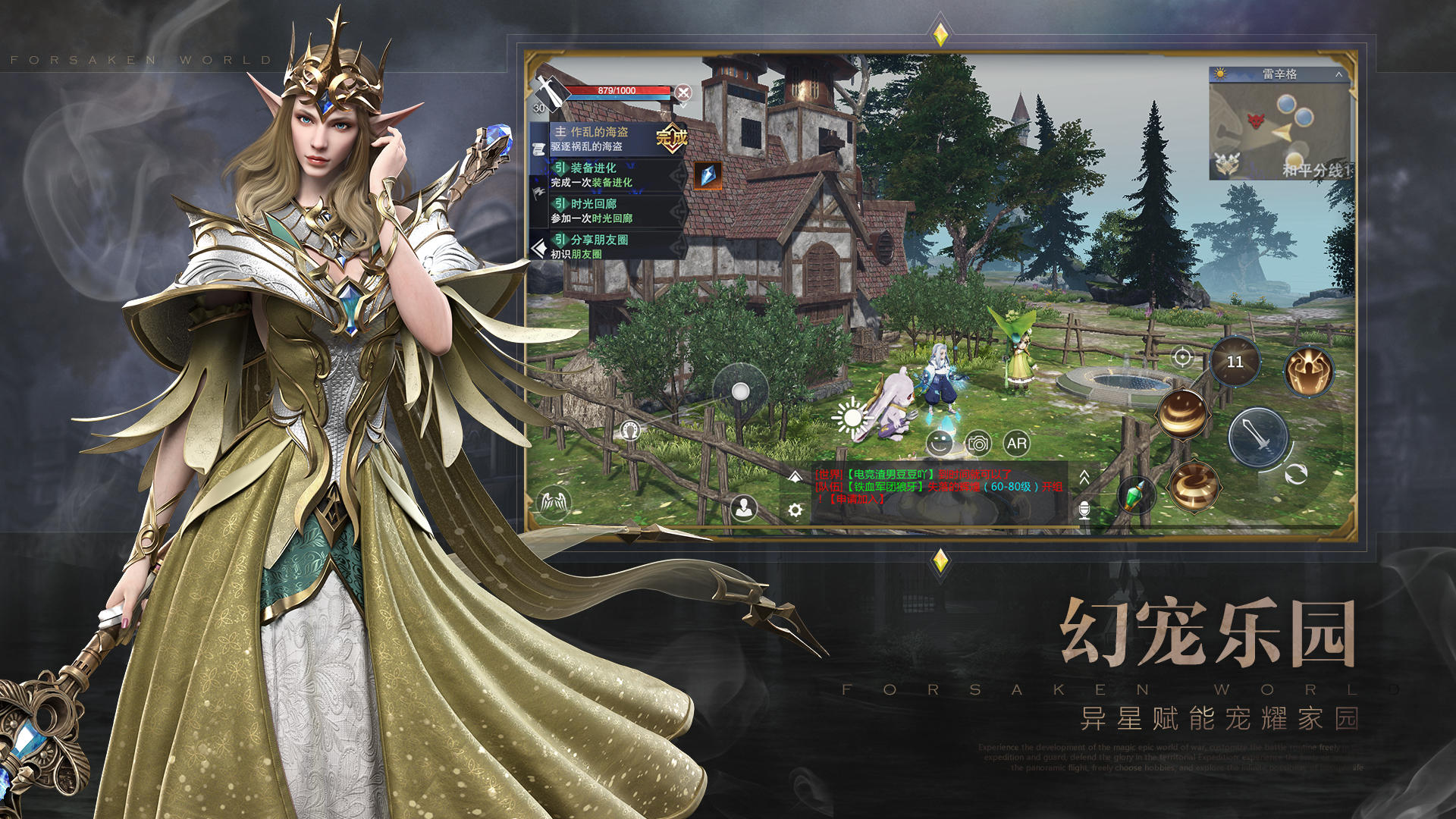The image size is (1456, 819).
Task: Click the 完成 badge on the pirate quest
Action: coord(672,136)
